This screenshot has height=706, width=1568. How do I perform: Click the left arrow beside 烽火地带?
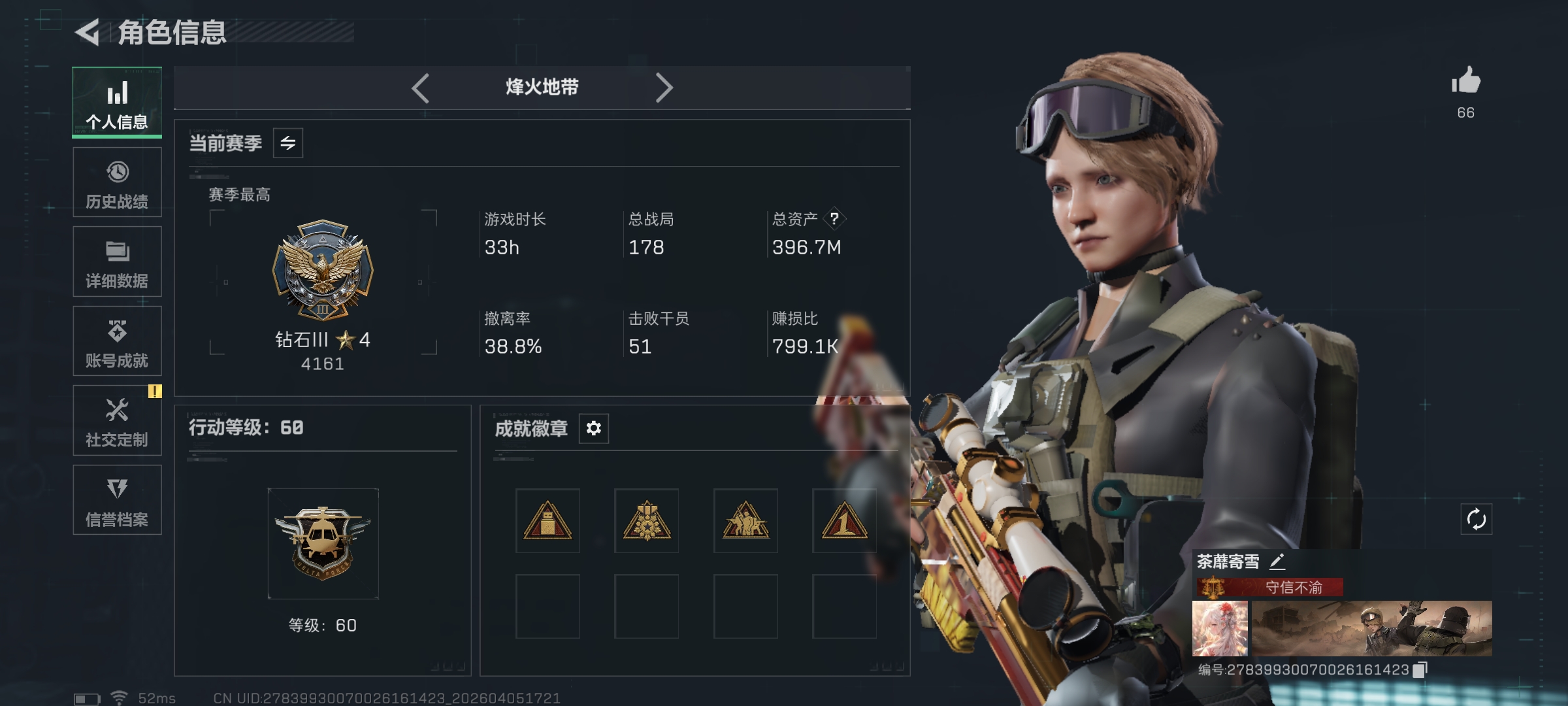click(x=421, y=88)
